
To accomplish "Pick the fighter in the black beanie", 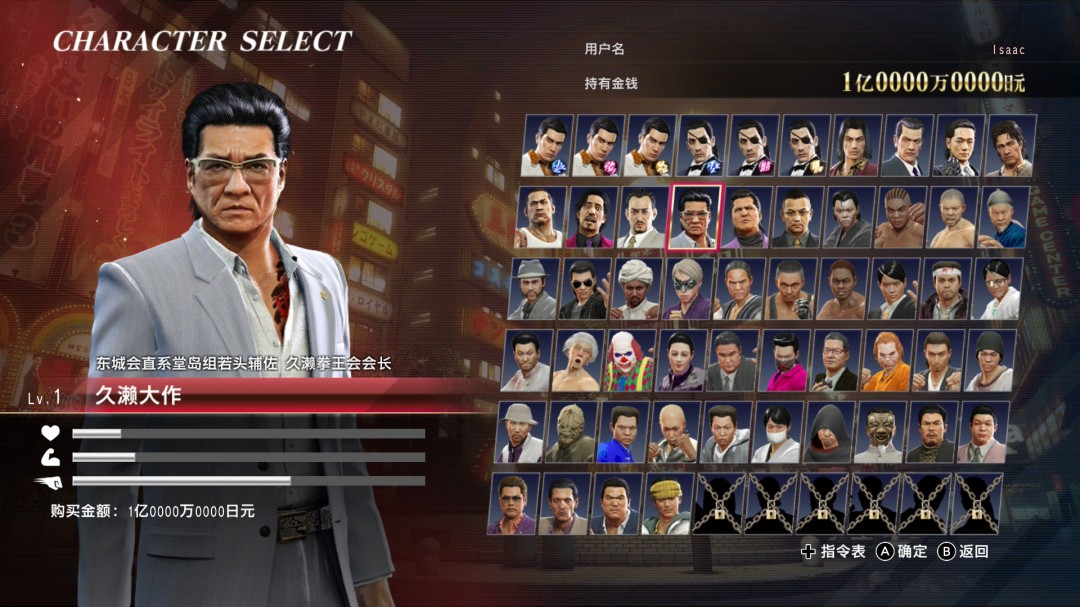I will tap(991, 361).
